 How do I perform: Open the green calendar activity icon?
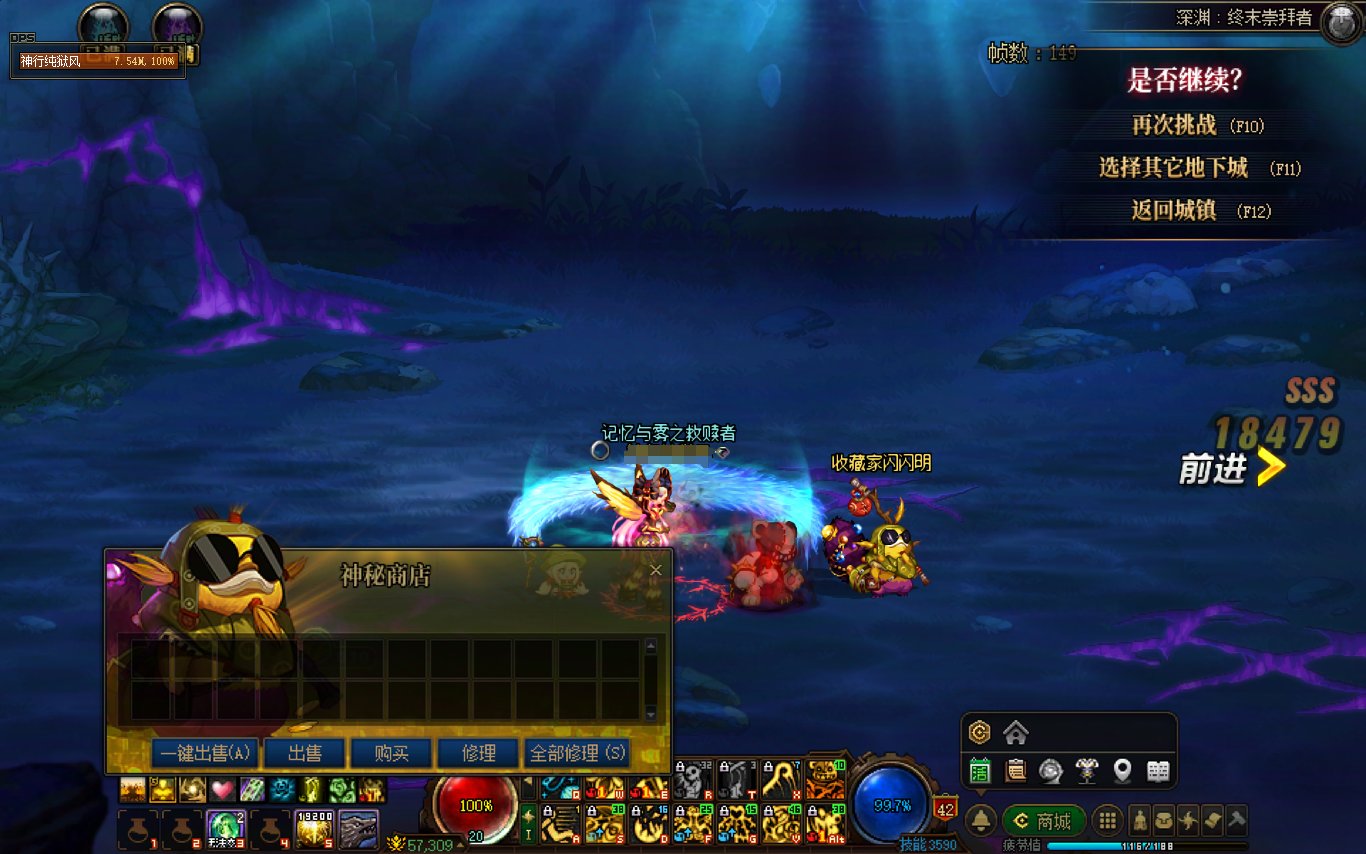980,771
